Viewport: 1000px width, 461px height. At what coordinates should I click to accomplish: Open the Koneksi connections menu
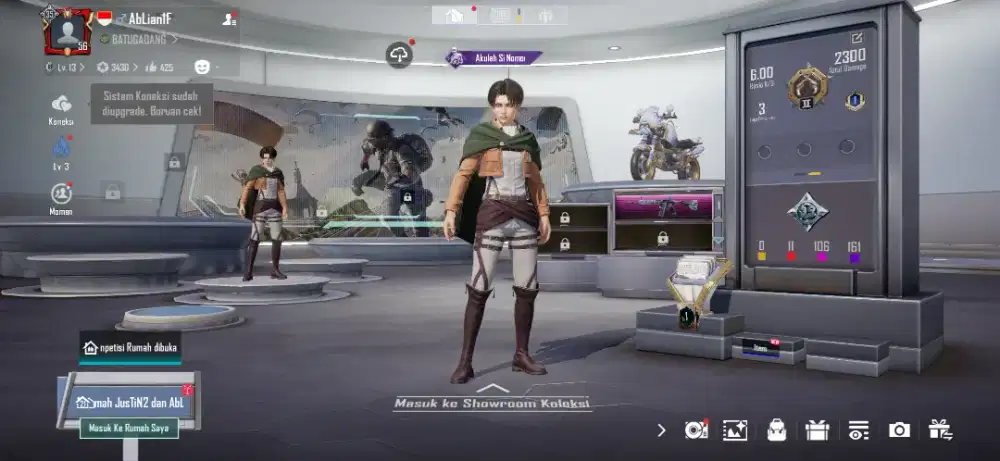61,105
